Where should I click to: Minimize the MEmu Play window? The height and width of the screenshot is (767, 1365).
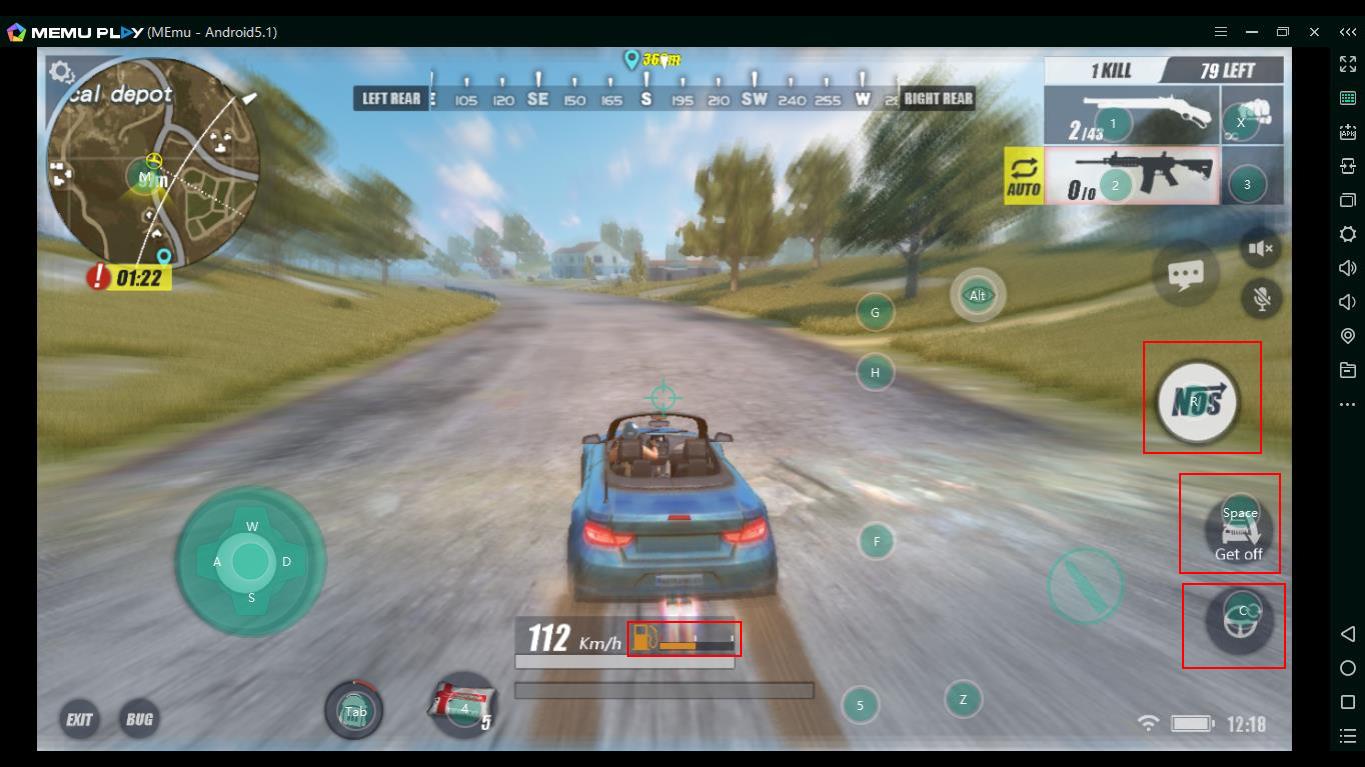[x=1251, y=32]
